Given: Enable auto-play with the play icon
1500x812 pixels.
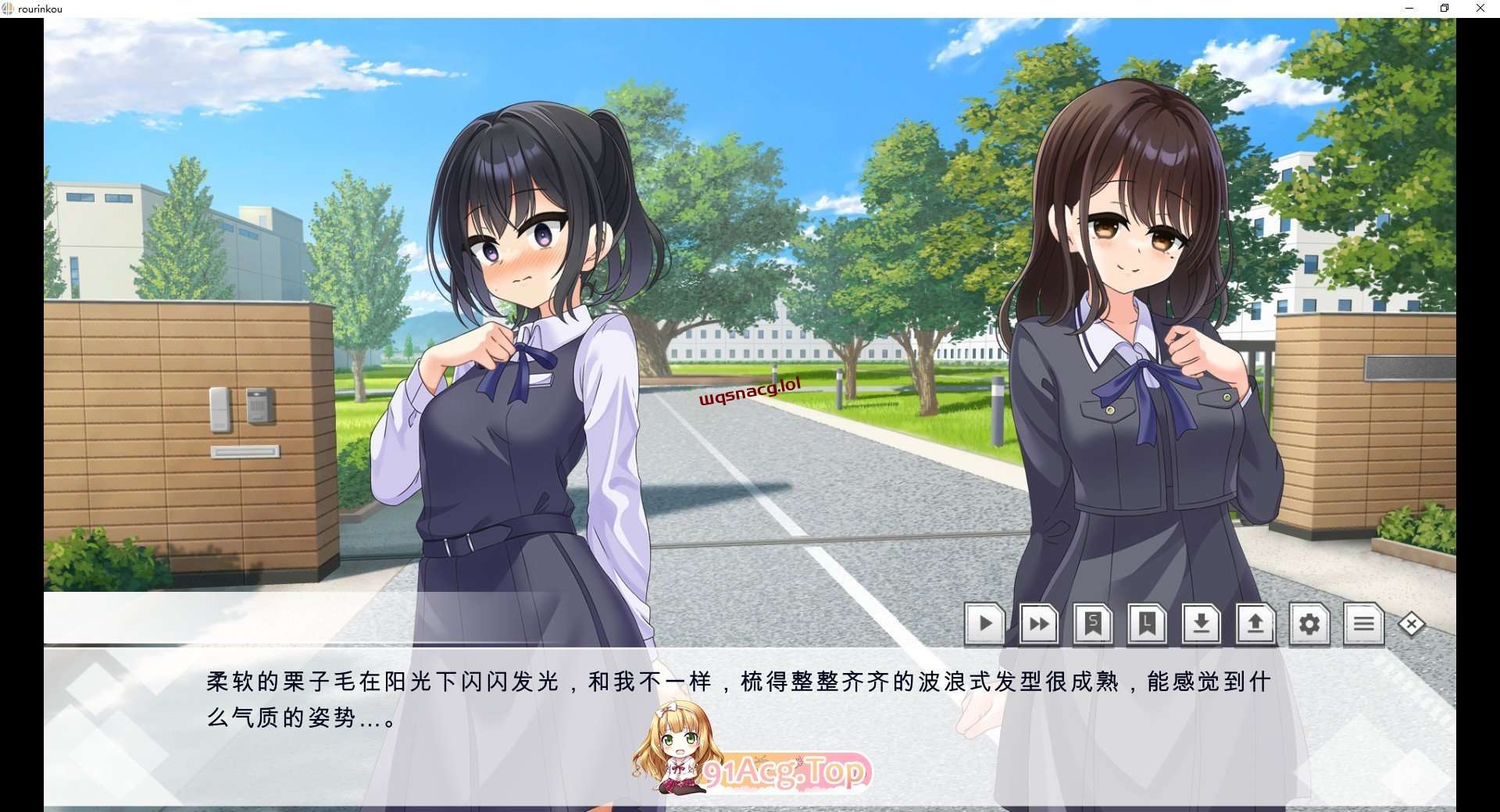Looking at the screenshot, I should coord(984,624).
